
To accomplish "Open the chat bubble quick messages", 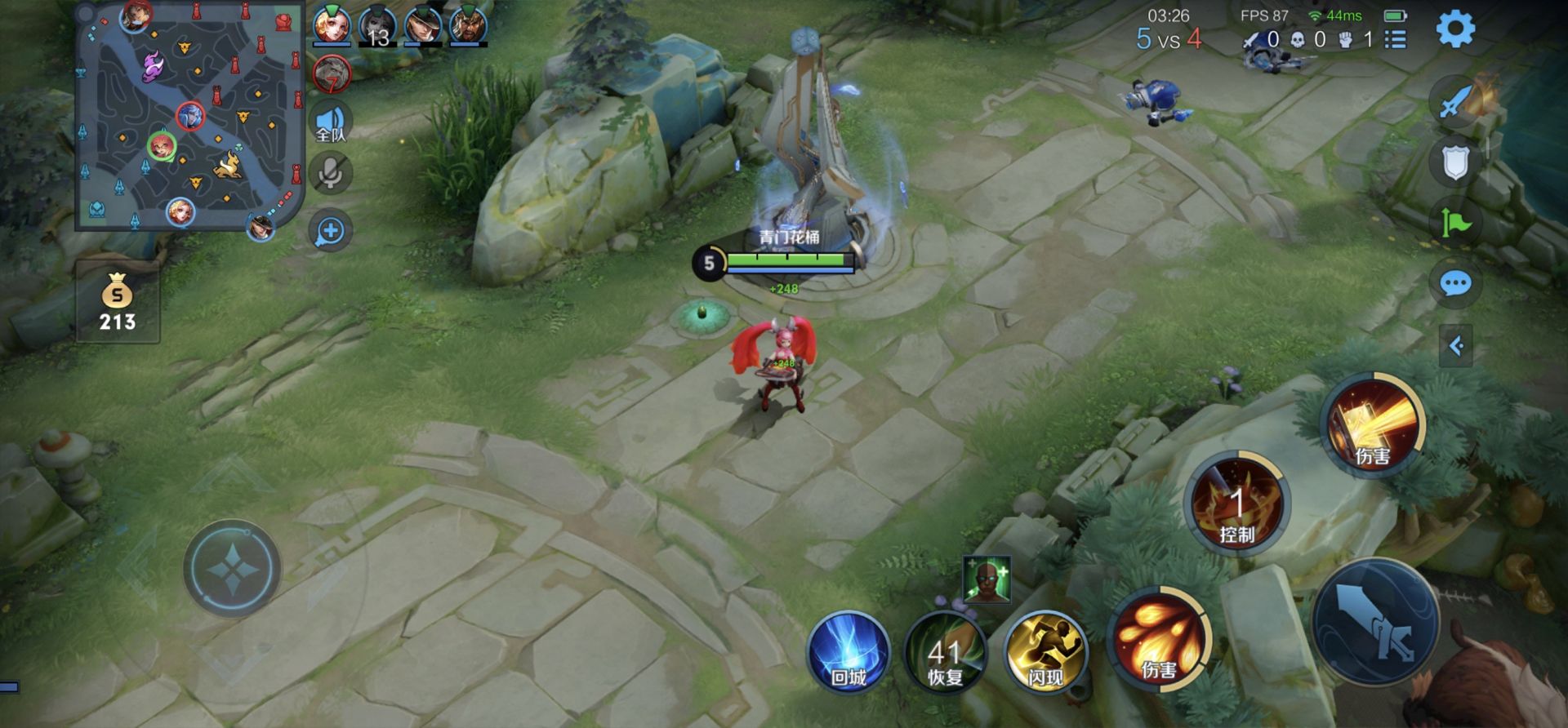I will 1455,284.
